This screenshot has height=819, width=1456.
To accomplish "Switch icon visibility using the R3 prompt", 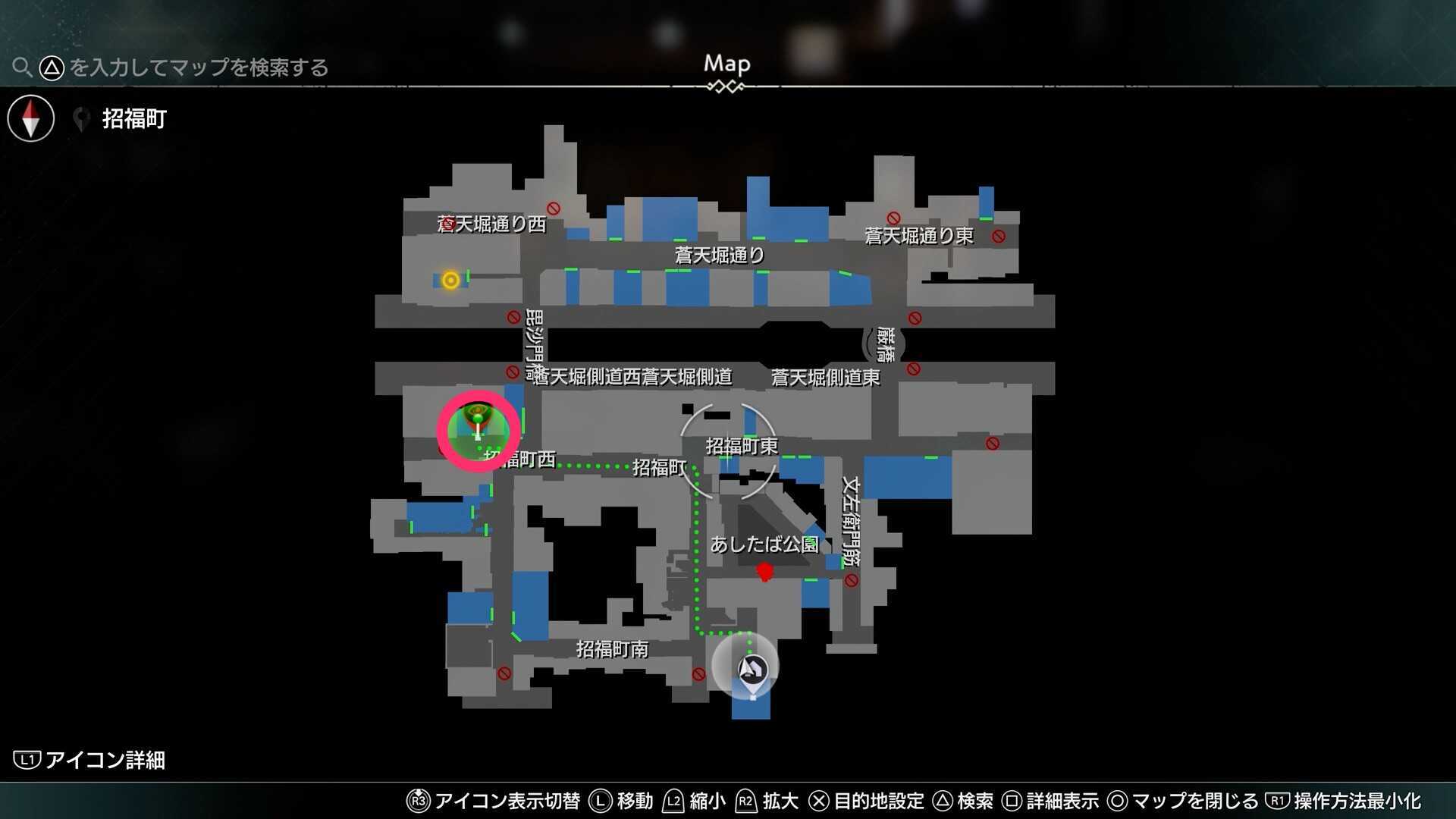I will point(419,800).
